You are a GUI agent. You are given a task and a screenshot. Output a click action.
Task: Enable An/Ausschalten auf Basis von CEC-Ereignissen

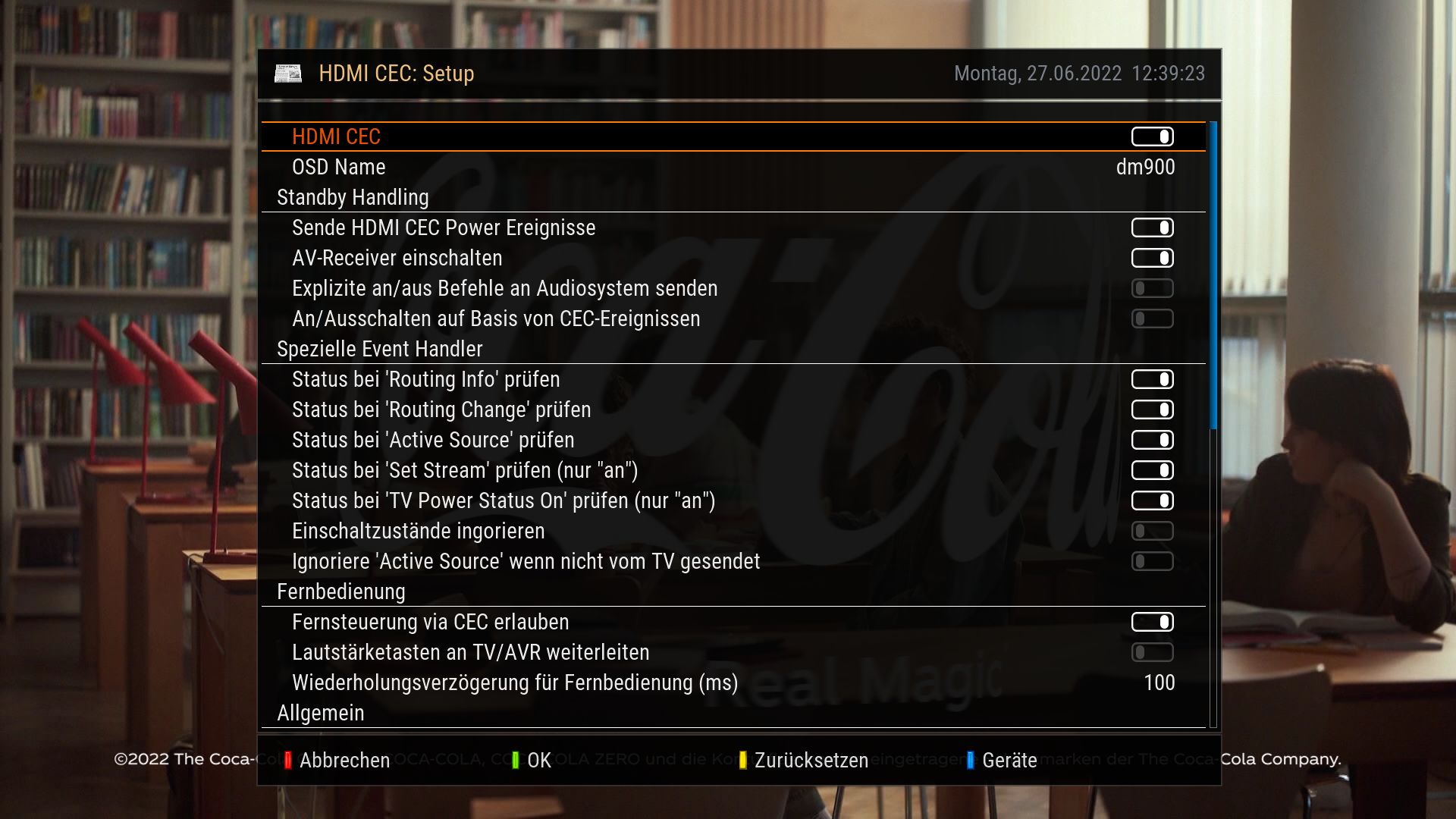pos(1152,318)
